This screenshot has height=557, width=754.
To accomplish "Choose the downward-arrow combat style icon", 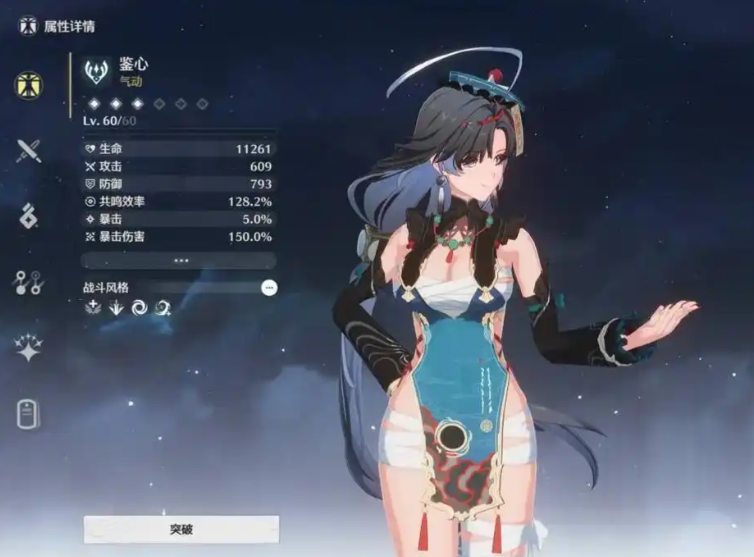I will pos(116,308).
